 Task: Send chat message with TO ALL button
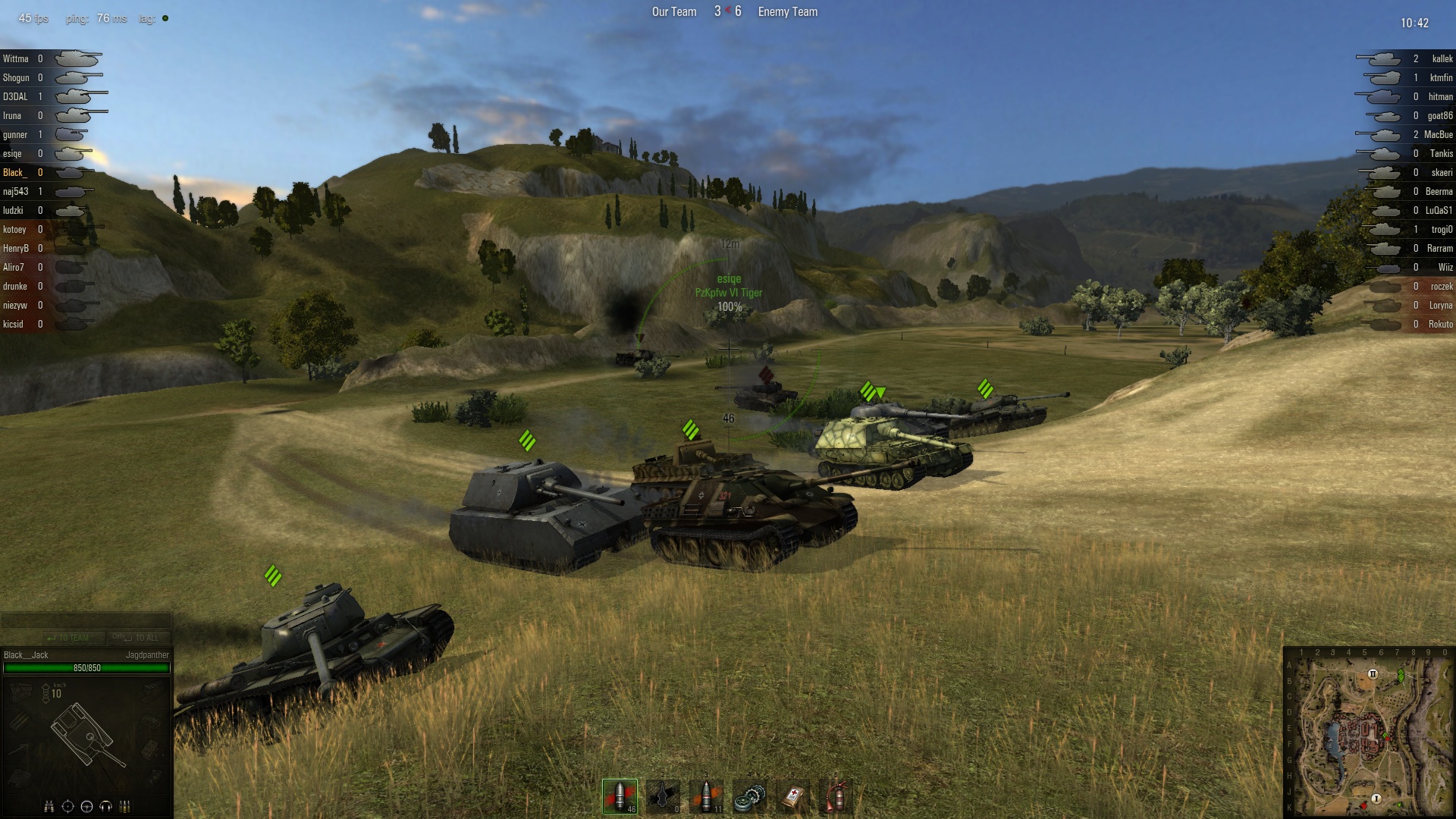(x=139, y=638)
